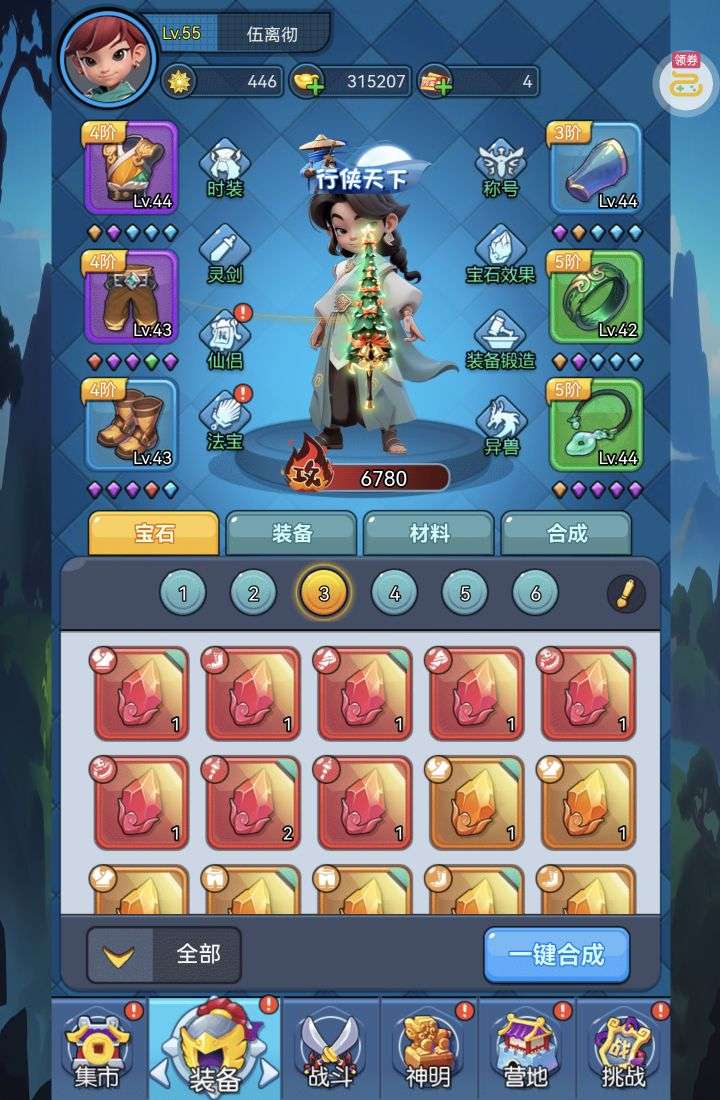Open the 异兽 beast menu
The width and height of the screenshot is (720, 1100).
[501, 425]
